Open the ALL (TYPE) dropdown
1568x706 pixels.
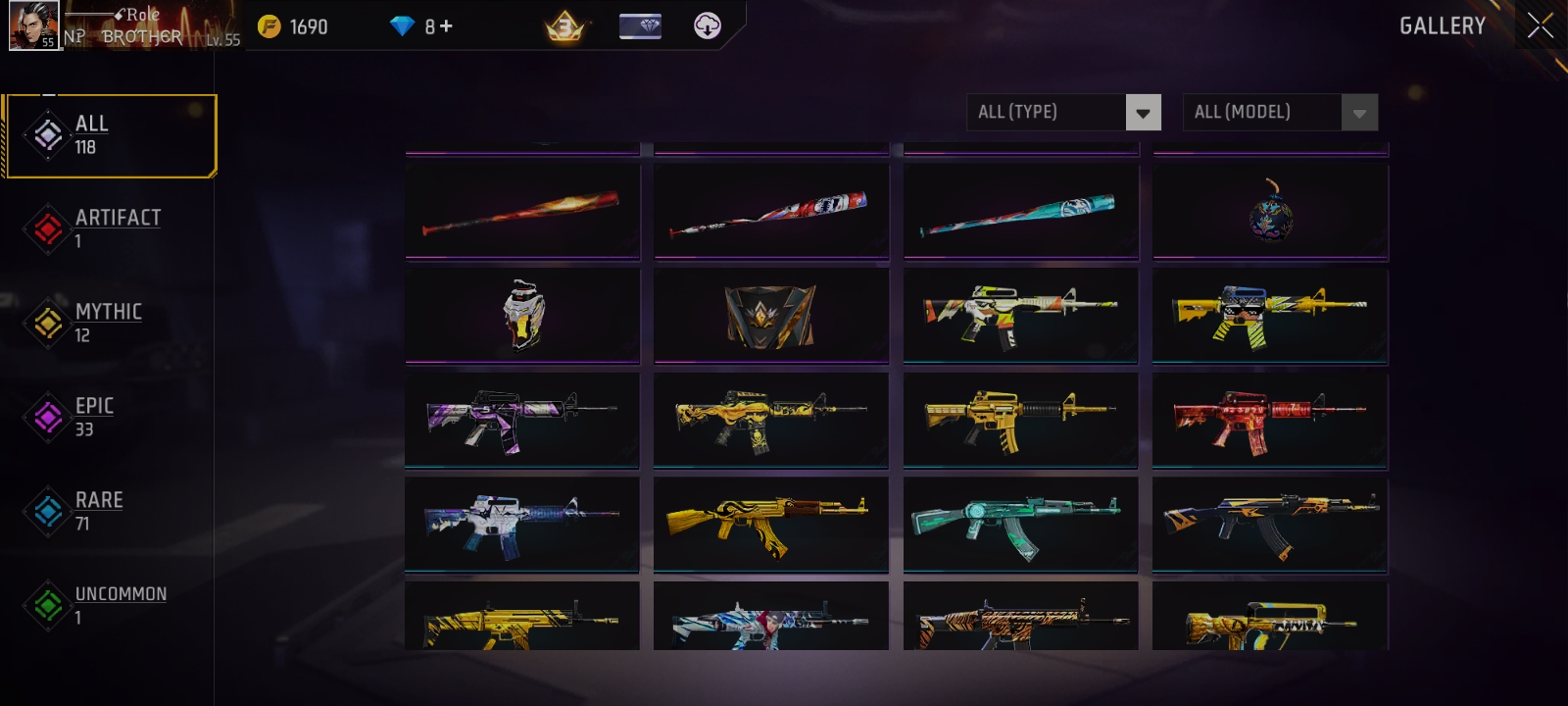coord(1049,112)
